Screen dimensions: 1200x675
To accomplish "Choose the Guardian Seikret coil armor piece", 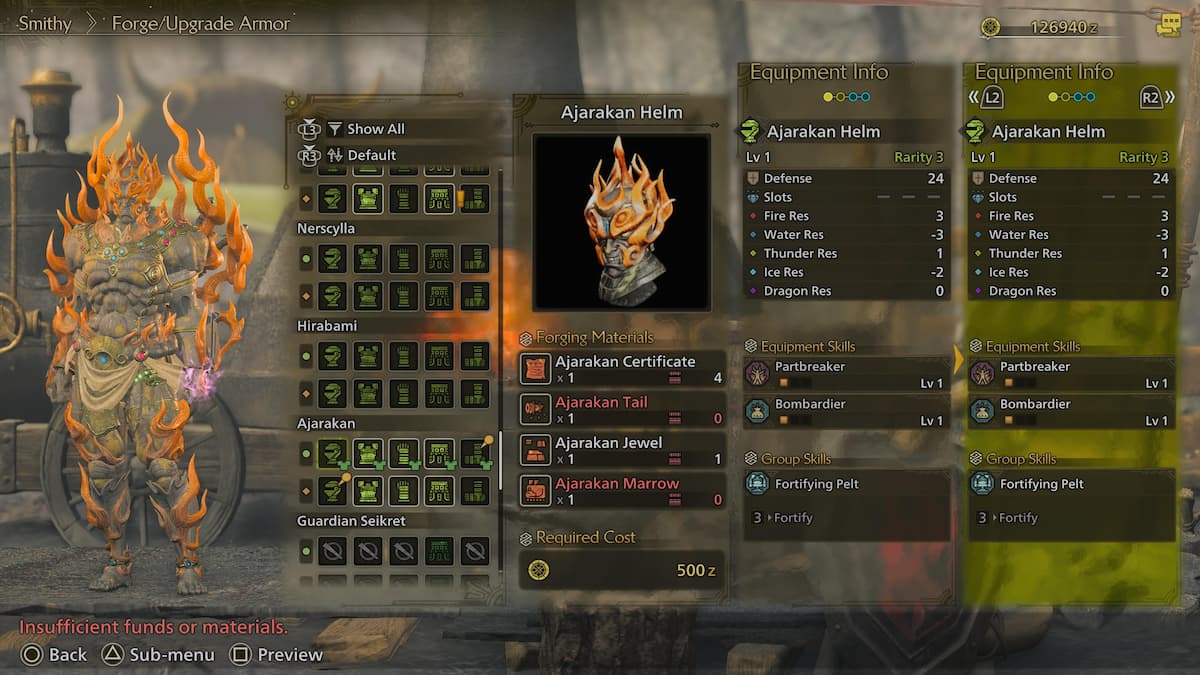I will 439,550.
